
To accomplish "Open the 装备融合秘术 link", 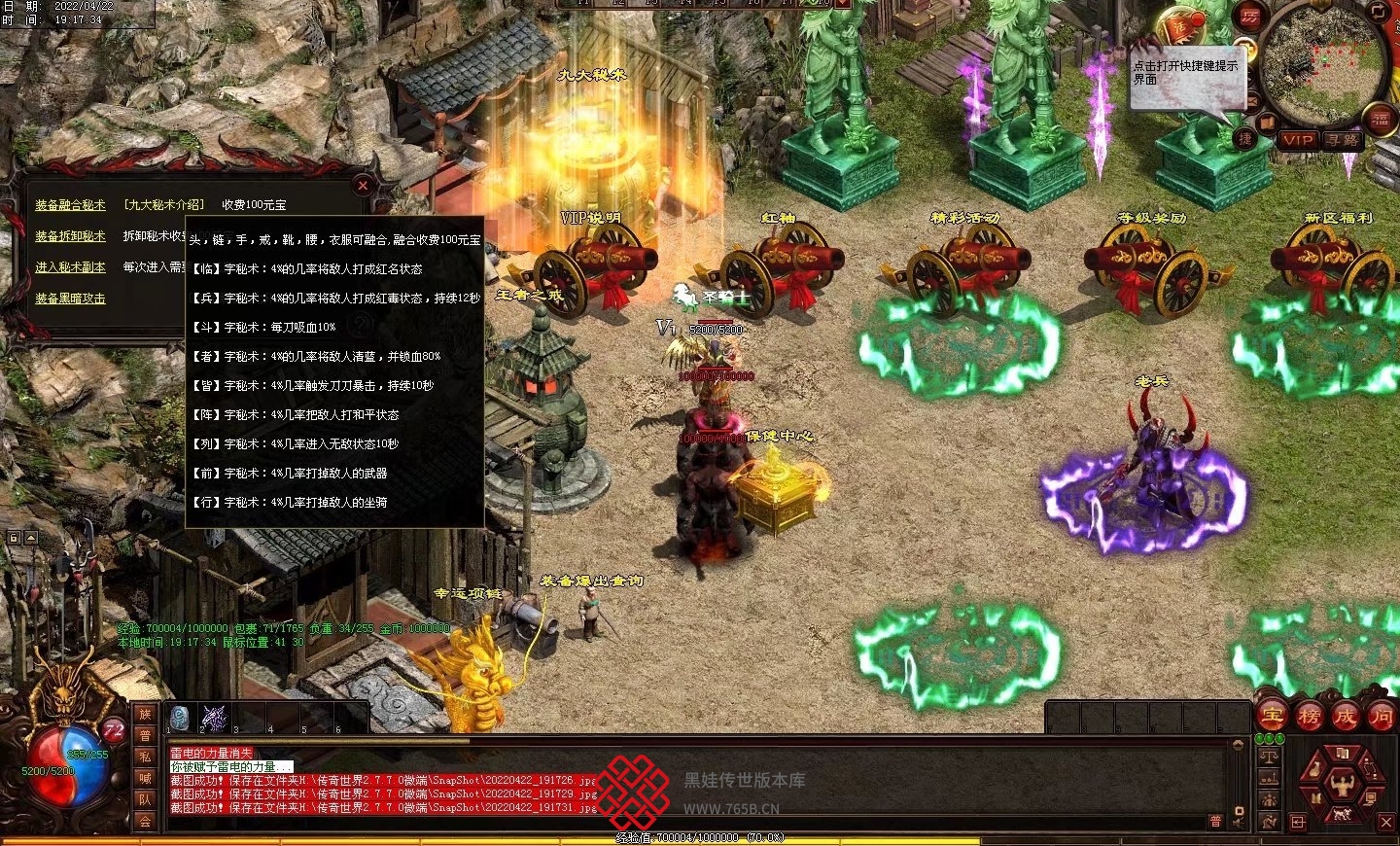I will pyautogui.click(x=70, y=205).
